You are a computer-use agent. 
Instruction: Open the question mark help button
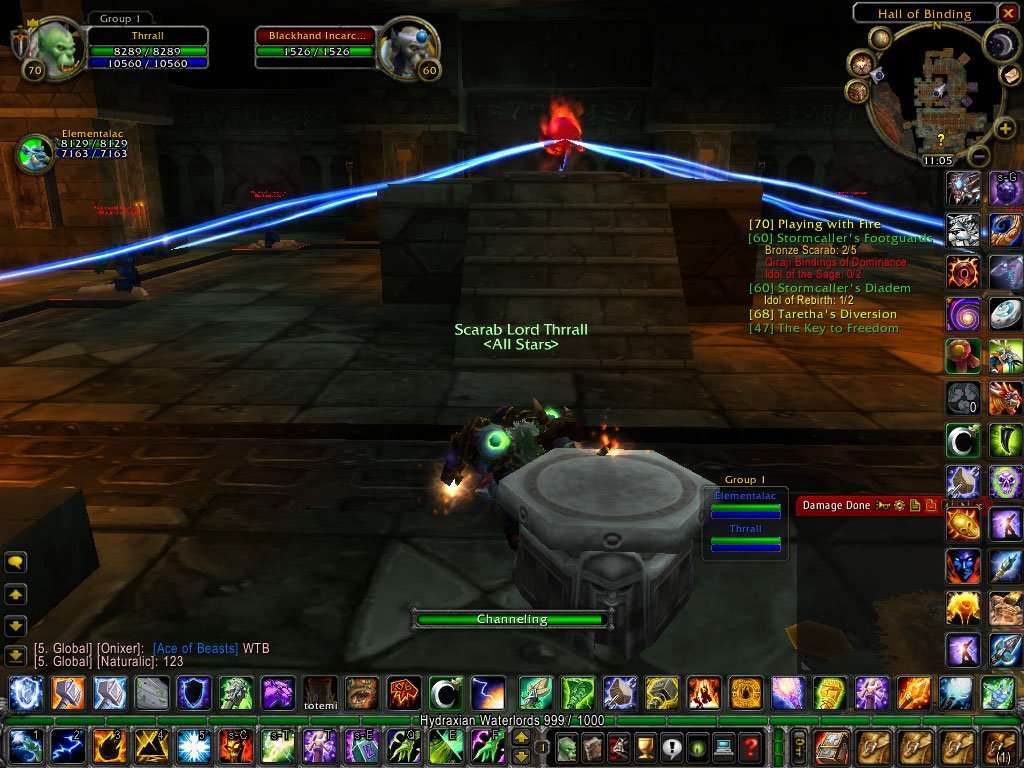pos(749,746)
